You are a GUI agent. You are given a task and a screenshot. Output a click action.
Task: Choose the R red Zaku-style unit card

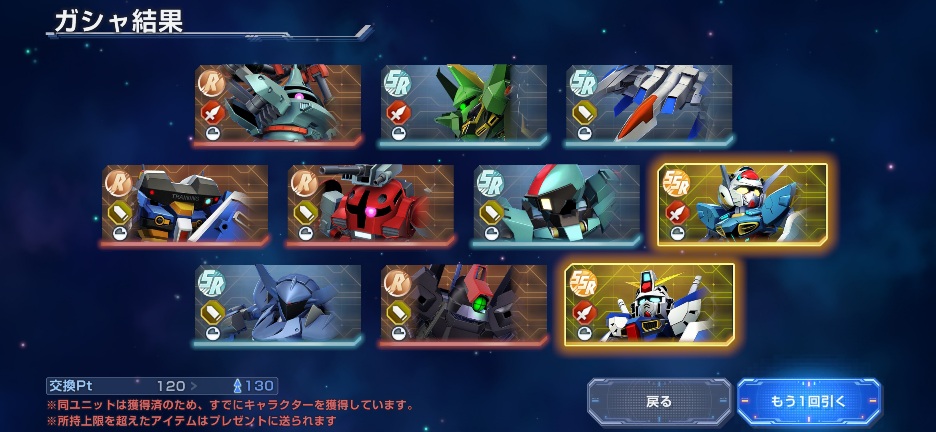[371, 204]
